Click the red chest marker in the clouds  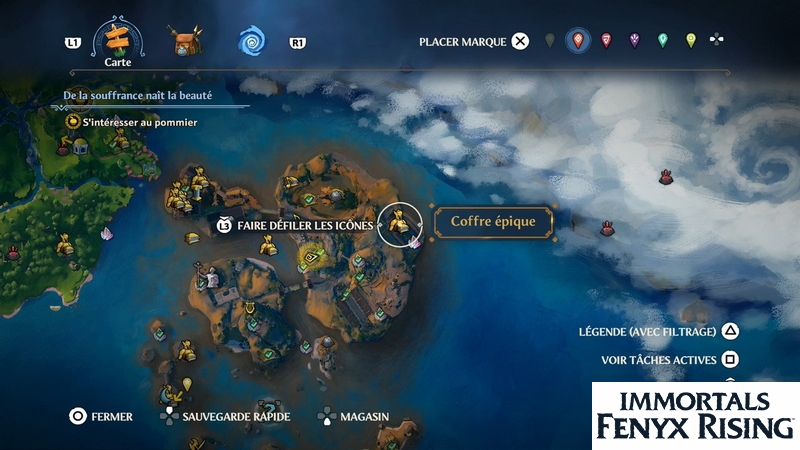tap(666, 178)
